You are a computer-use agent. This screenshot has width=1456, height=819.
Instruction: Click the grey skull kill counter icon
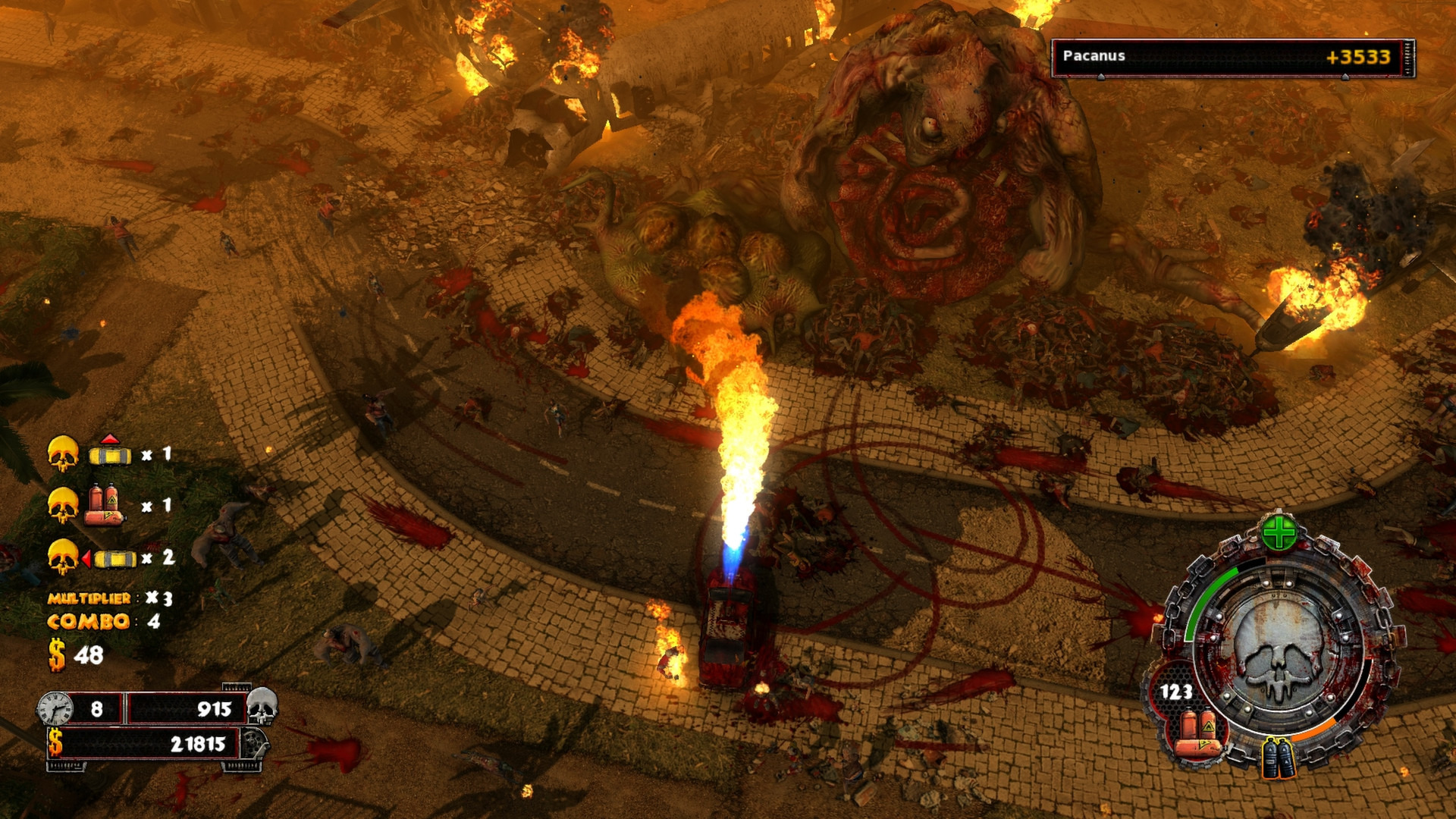[262, 706]
